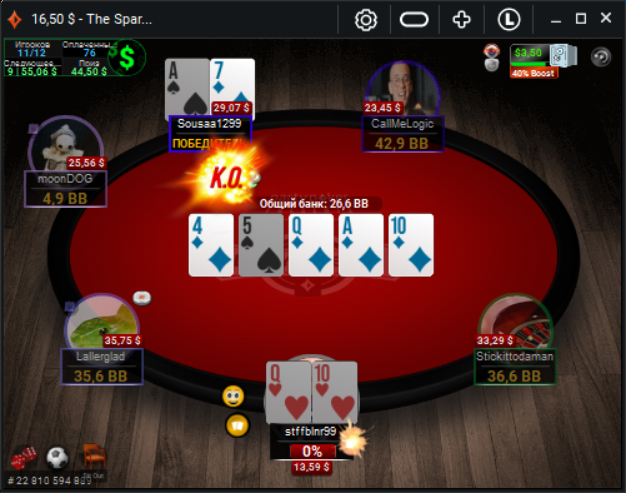Select player CallMeLogic's avatar
Viewport: 626px width, 493px height.
pyautogui.click(x=404, y=93)
